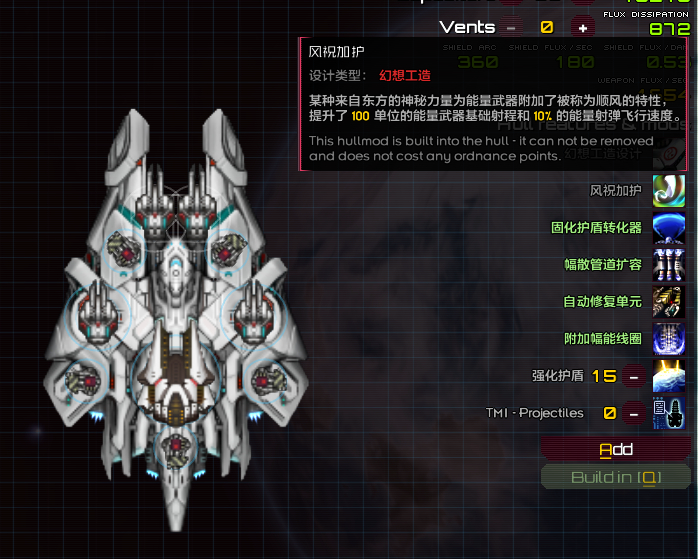This screenshot has height=559, width=698.
Task: Select the 风祝加护 hullmod icon
Action: (668, 190)
